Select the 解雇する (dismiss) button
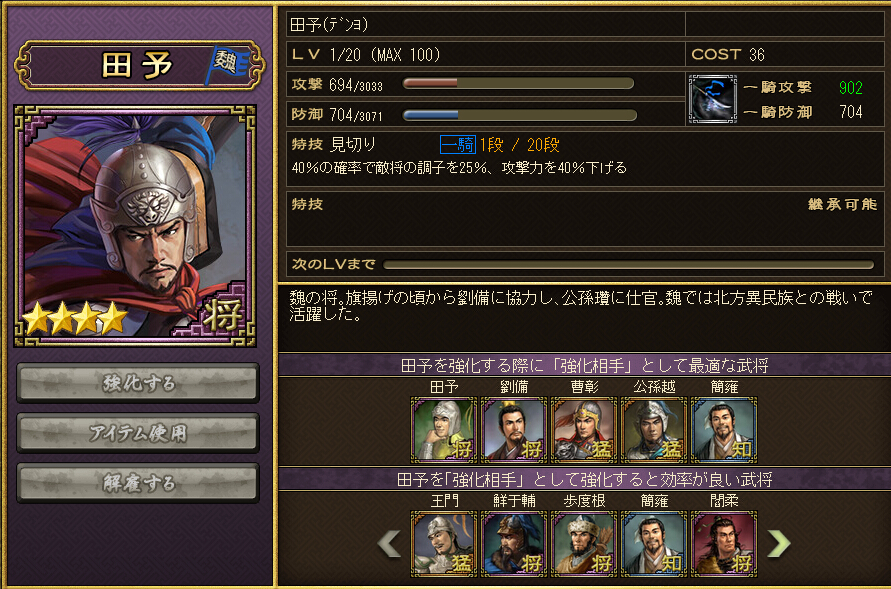Image resolution: width=891 pixels, height=589 pixels. pos(138,483)
